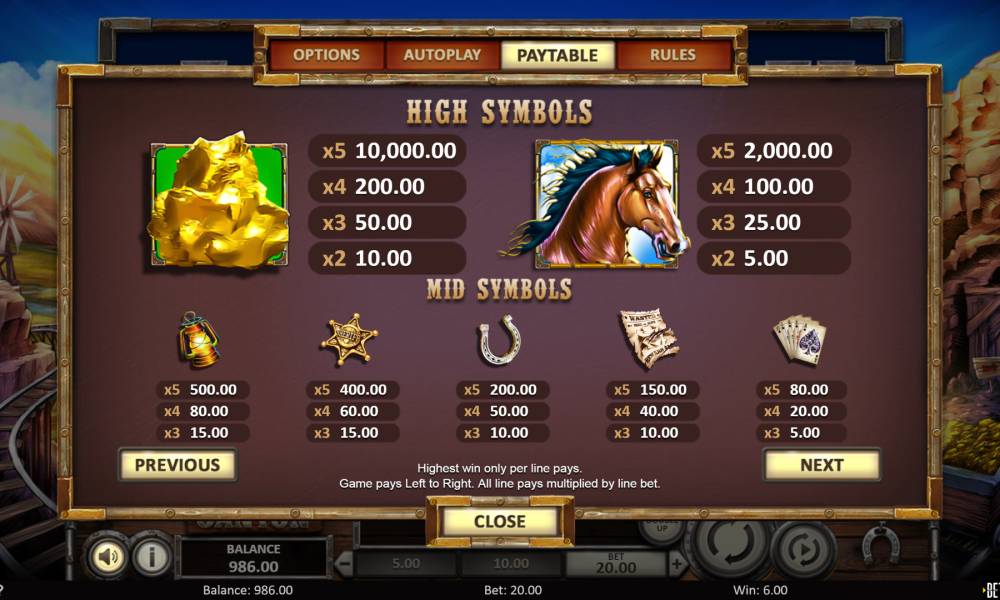Close the paytable window

499,521
